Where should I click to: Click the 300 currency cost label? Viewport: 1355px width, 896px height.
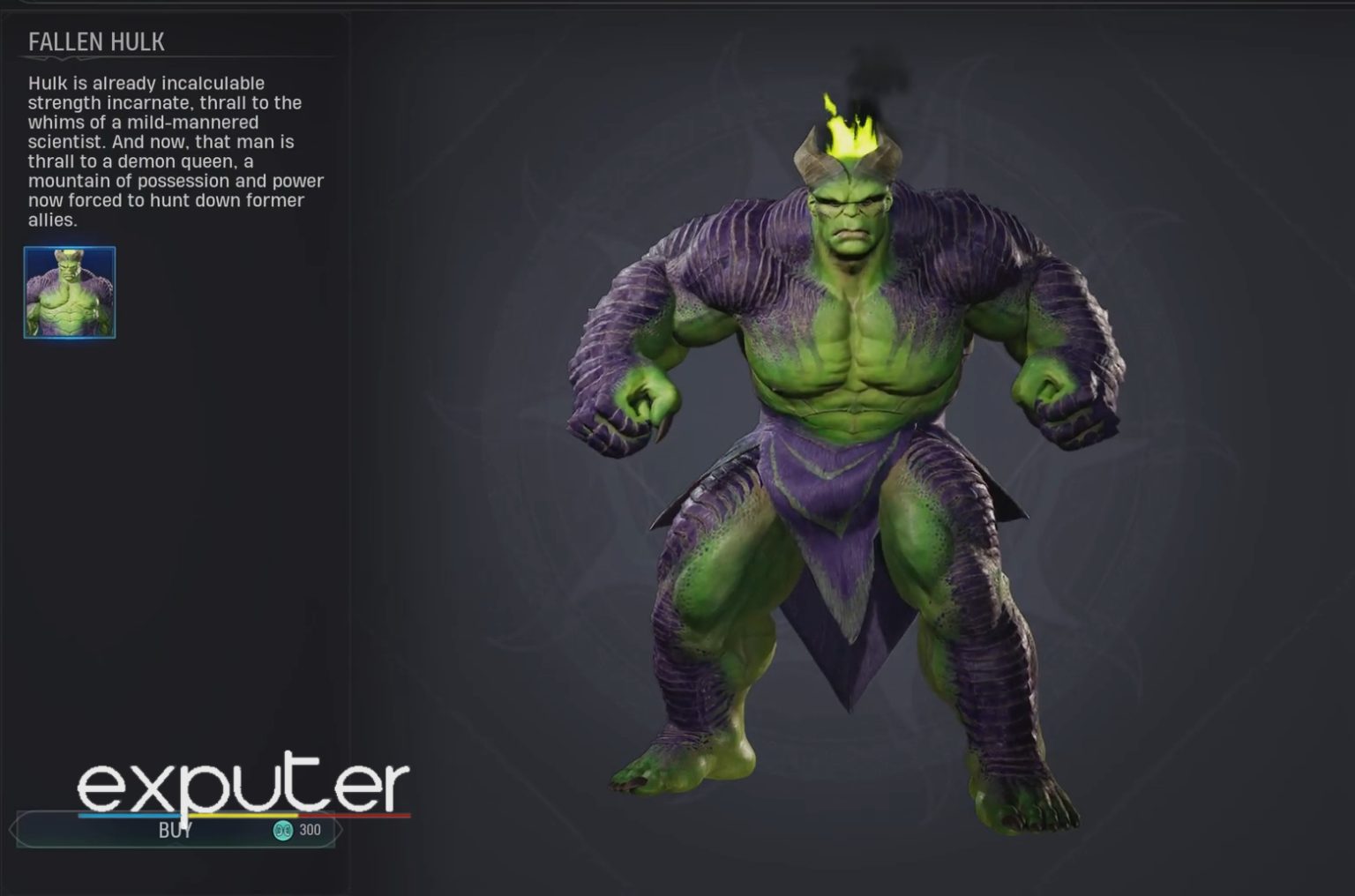(309, 830)
